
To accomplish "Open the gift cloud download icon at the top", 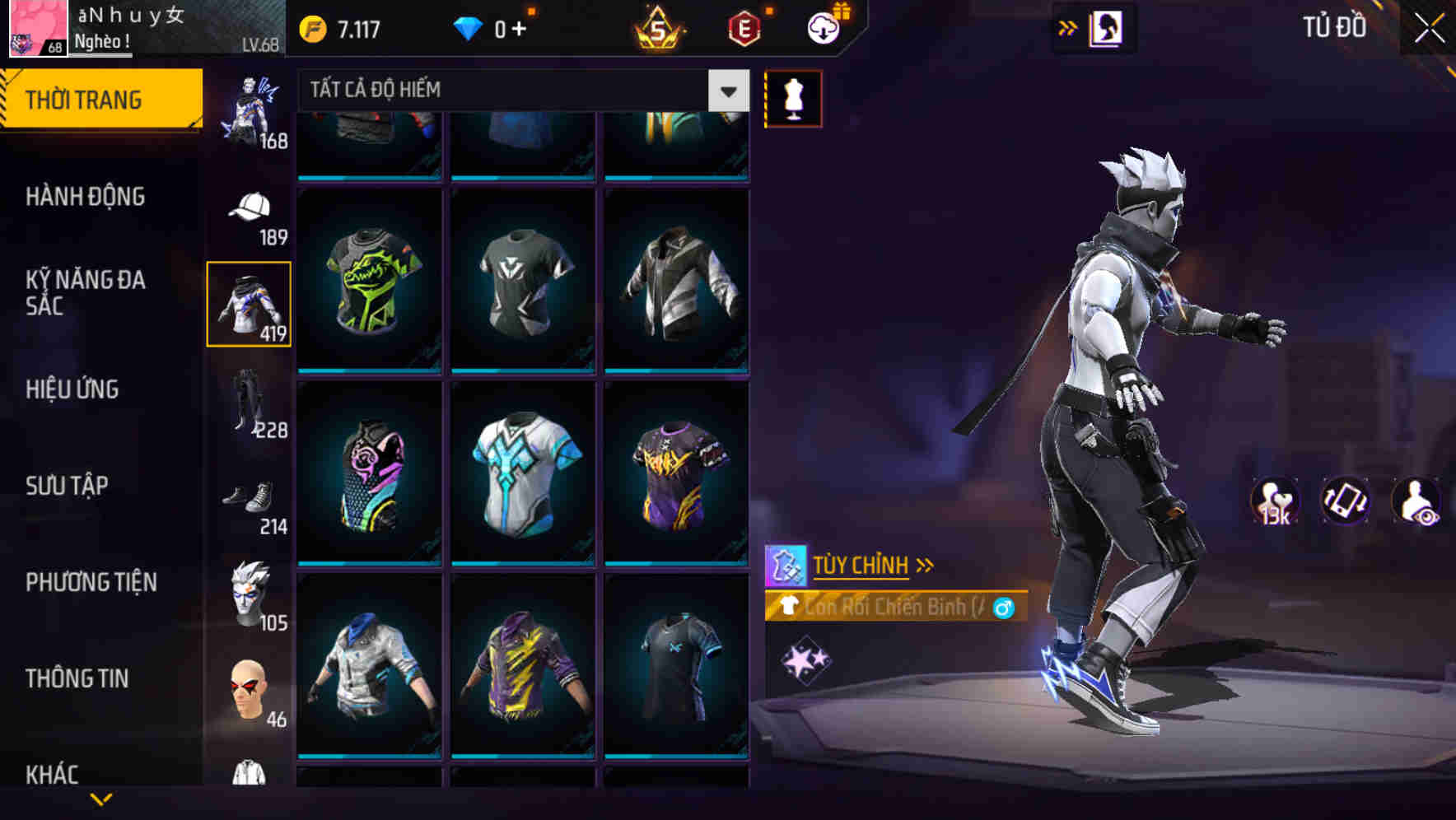I will 822,27.
